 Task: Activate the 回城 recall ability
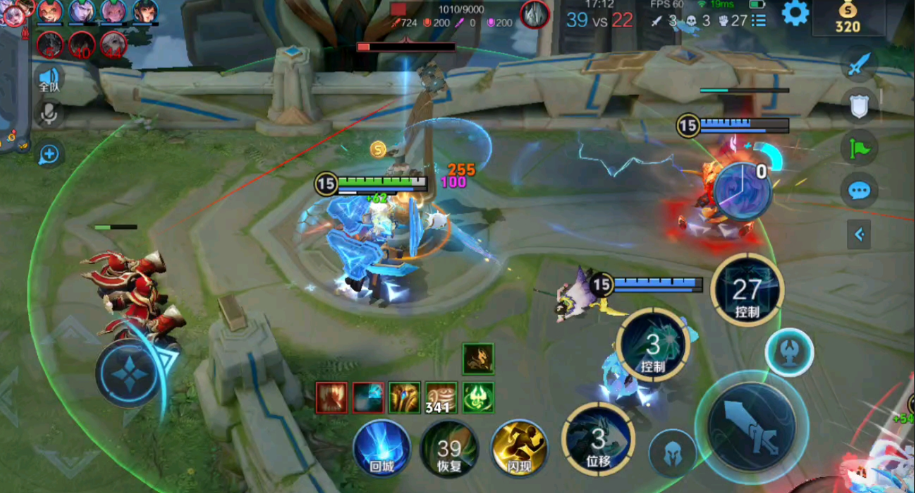point(381,447)
